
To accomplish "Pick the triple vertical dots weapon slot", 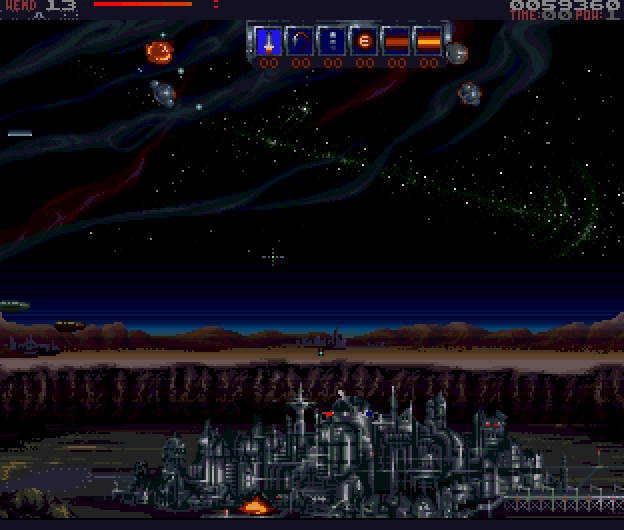I will [x=332, y=42].
